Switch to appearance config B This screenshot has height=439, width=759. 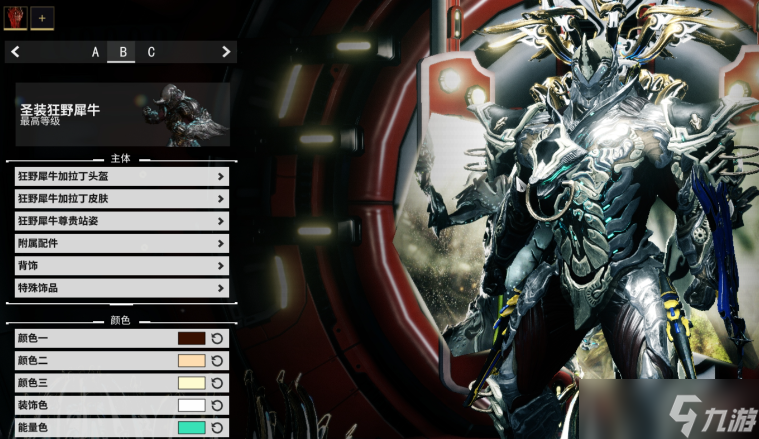[x=123, y=52]
